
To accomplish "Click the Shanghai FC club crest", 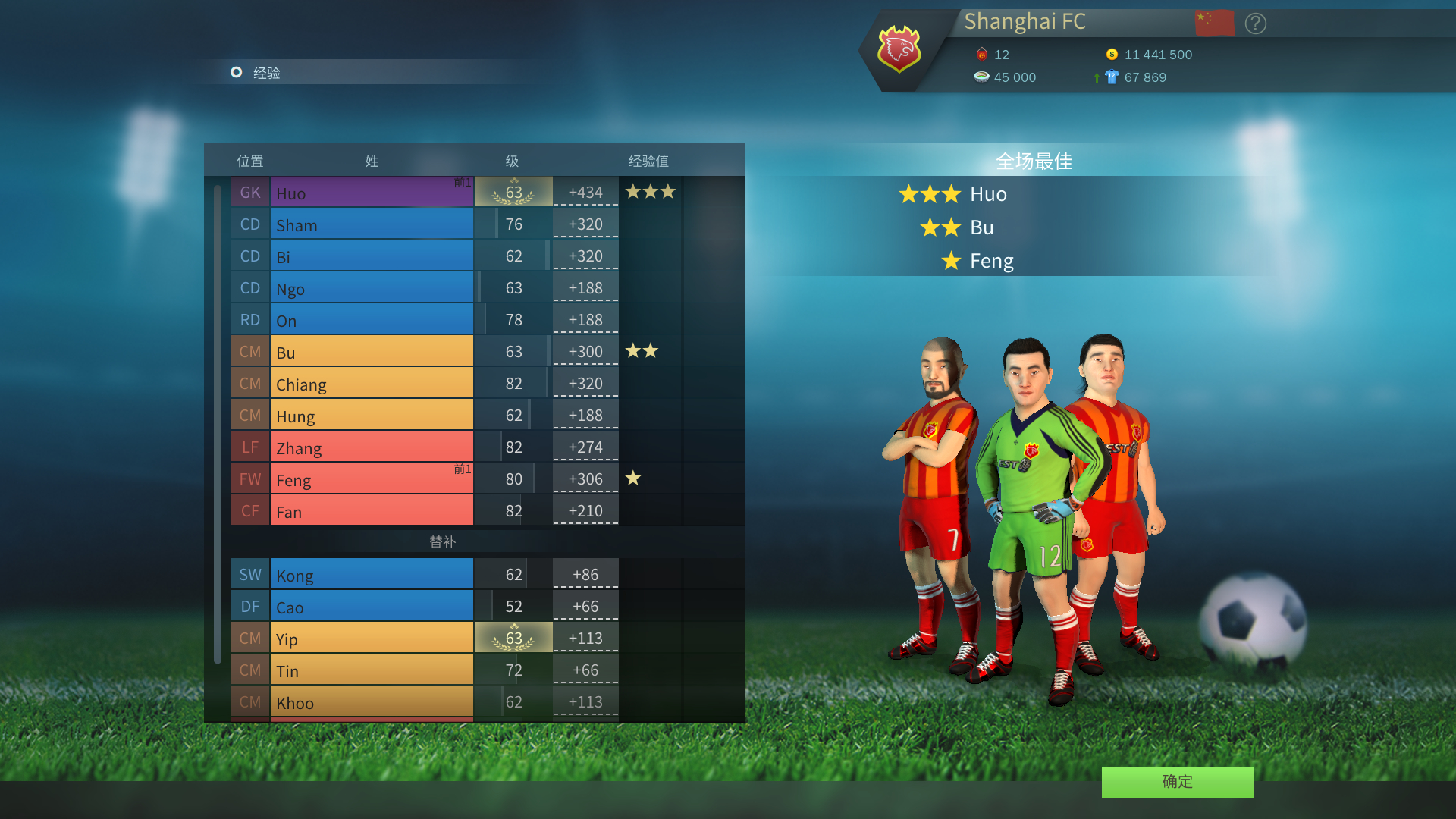I will (x=899, y=50).
